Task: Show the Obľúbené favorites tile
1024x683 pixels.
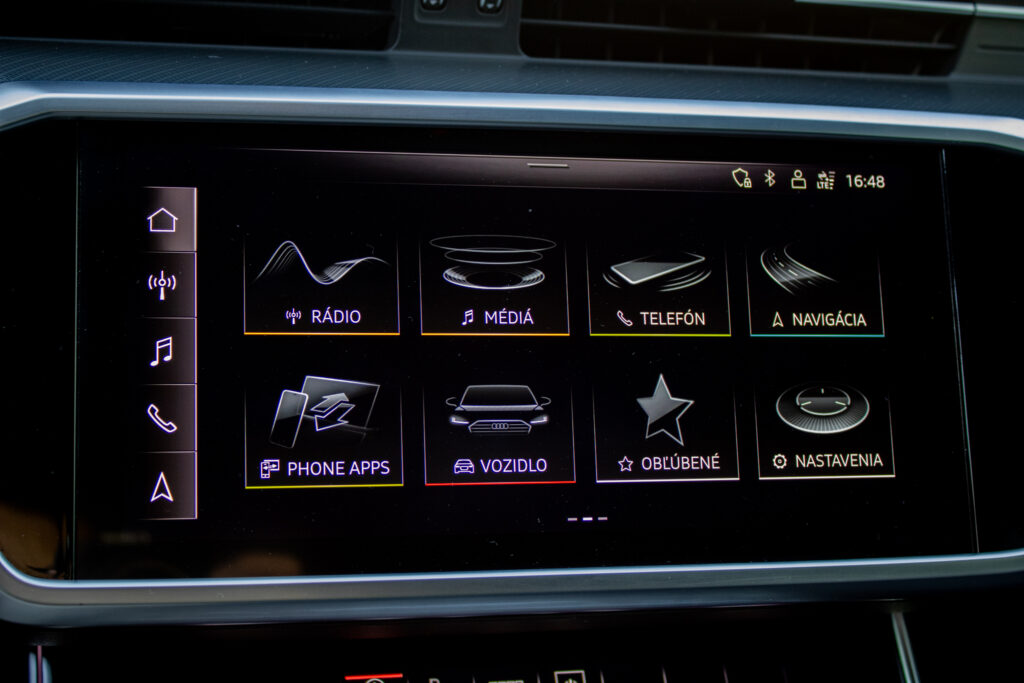Action: (x=666, y=431)
